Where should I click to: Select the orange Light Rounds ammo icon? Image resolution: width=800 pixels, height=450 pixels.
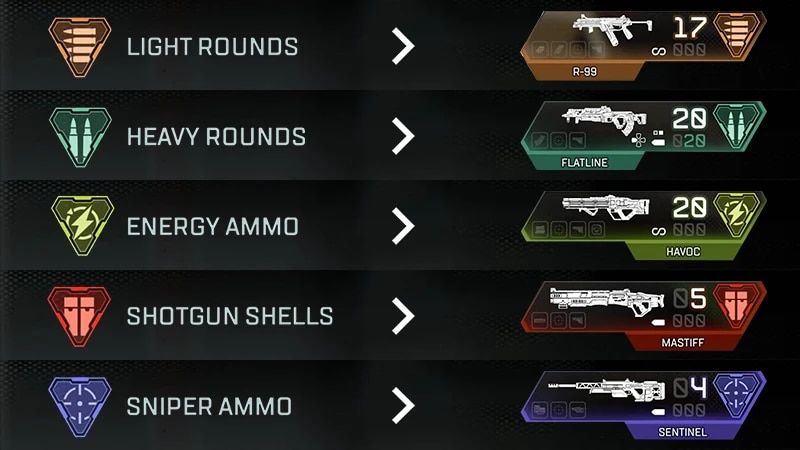(x=80, y=45)
